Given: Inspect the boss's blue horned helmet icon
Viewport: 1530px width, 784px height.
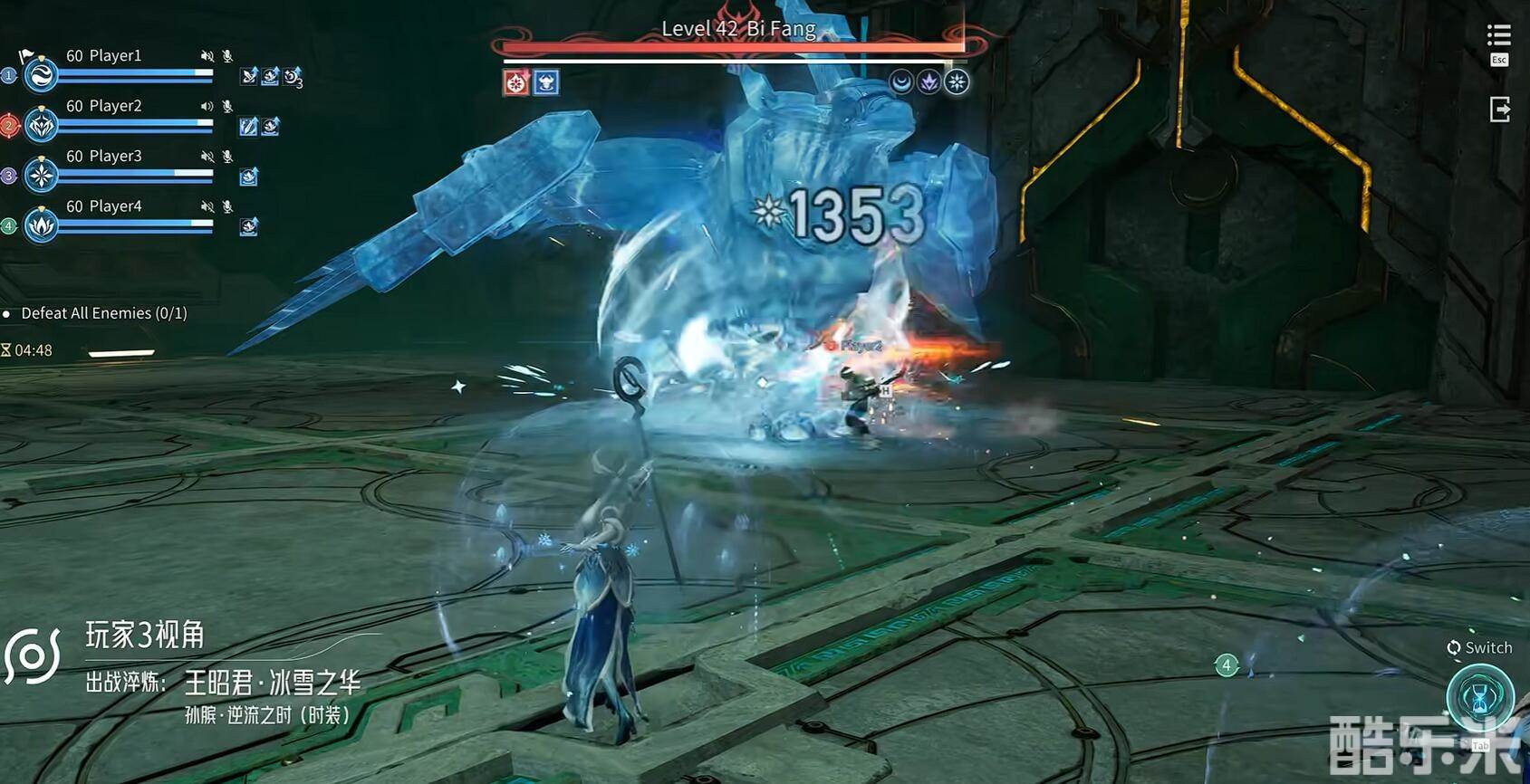Looking at the screenshot, I should [x=546, y=83].
